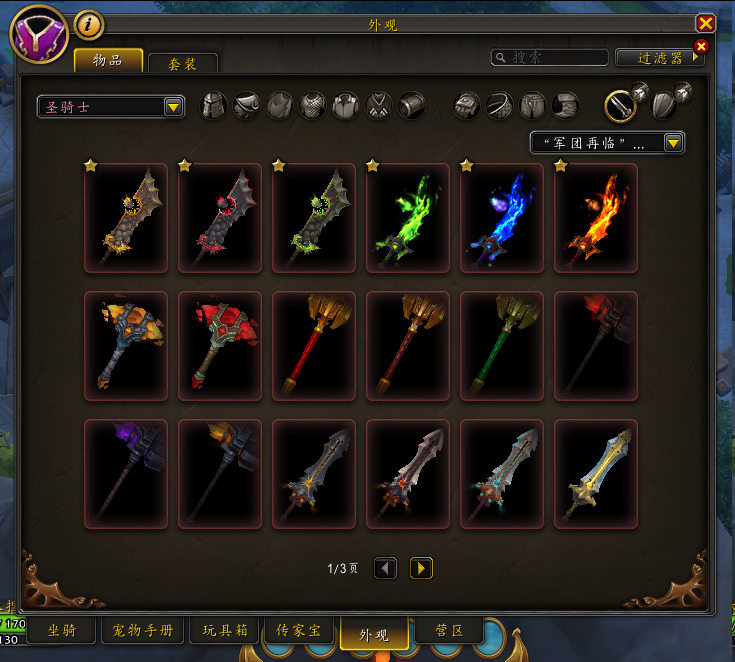
Task: Click the round info button
Action: tap(89, 24)
